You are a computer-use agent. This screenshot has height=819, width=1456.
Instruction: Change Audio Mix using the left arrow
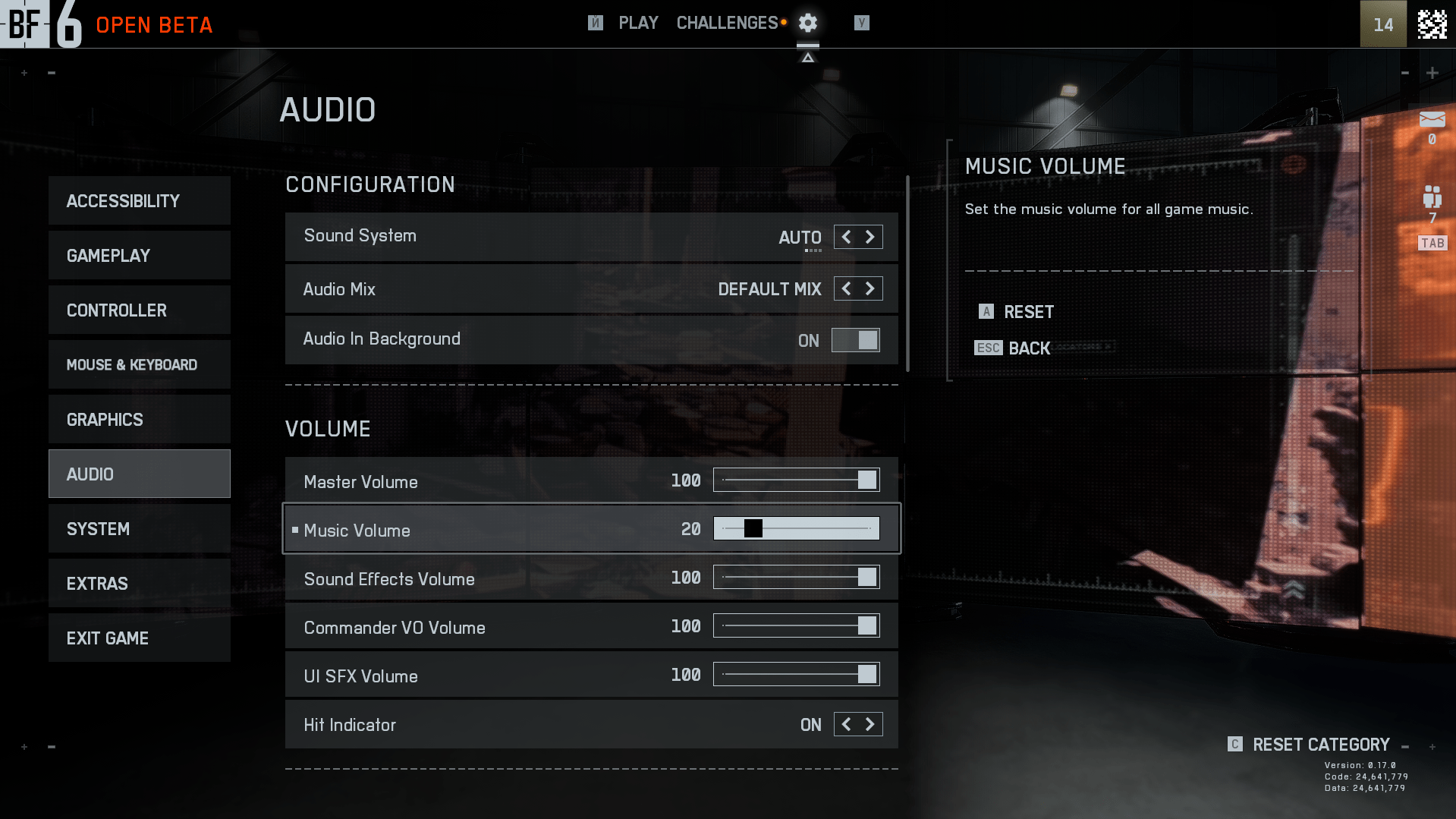(845, 288)
